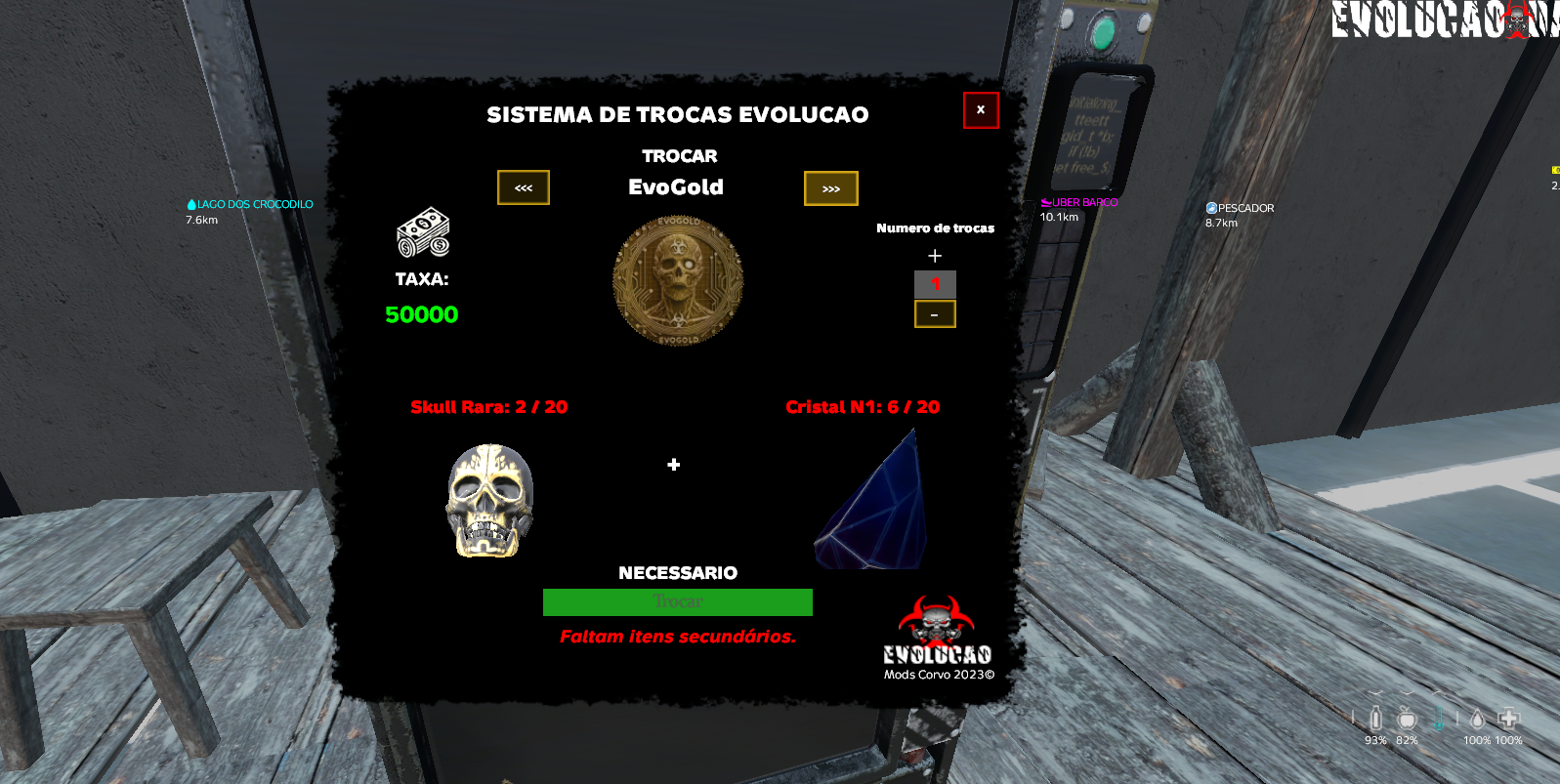Choose the Cristal N1 item icon
The width and height of the screenshot is (1560, 784).
tap(872, 502)
